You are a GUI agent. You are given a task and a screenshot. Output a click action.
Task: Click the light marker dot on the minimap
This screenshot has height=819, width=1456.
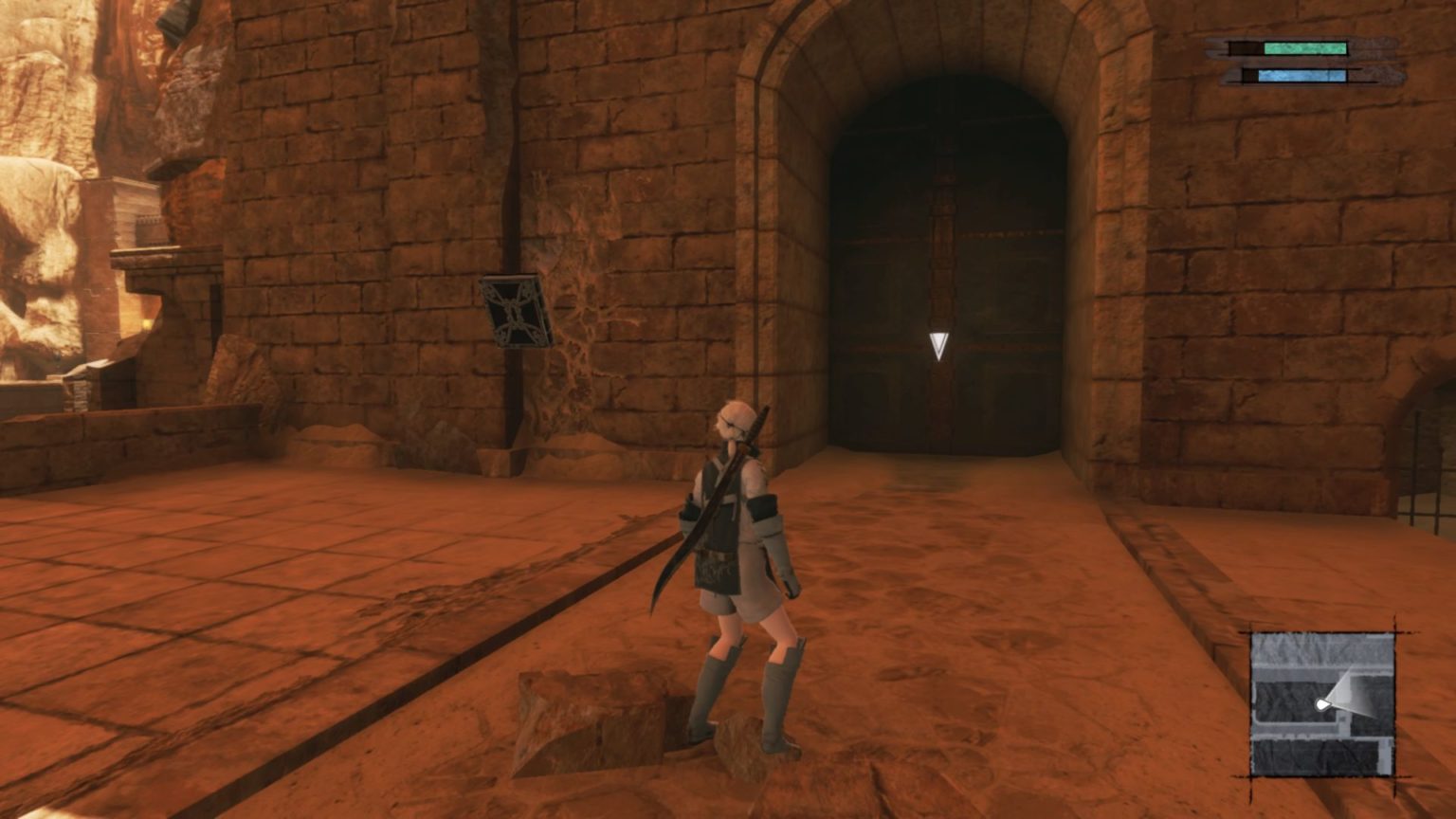point(1321,703)
